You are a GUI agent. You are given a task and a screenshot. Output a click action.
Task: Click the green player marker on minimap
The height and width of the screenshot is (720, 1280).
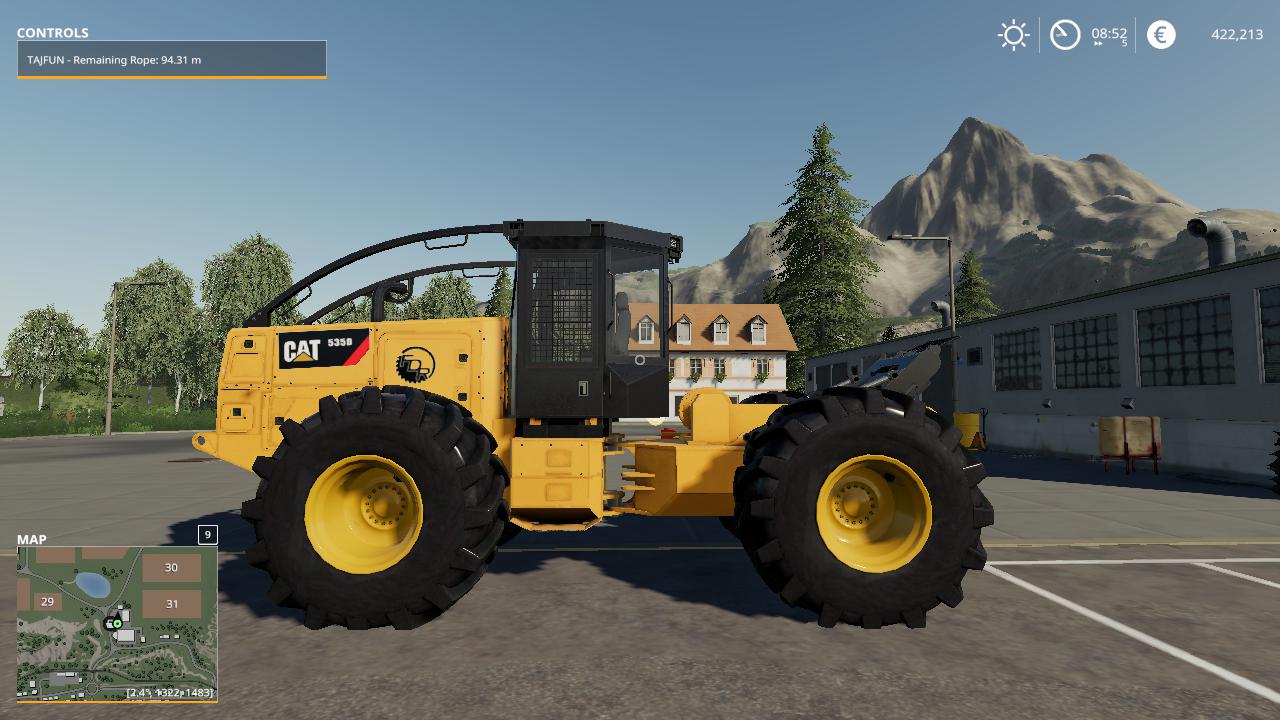tap(117, 623)
